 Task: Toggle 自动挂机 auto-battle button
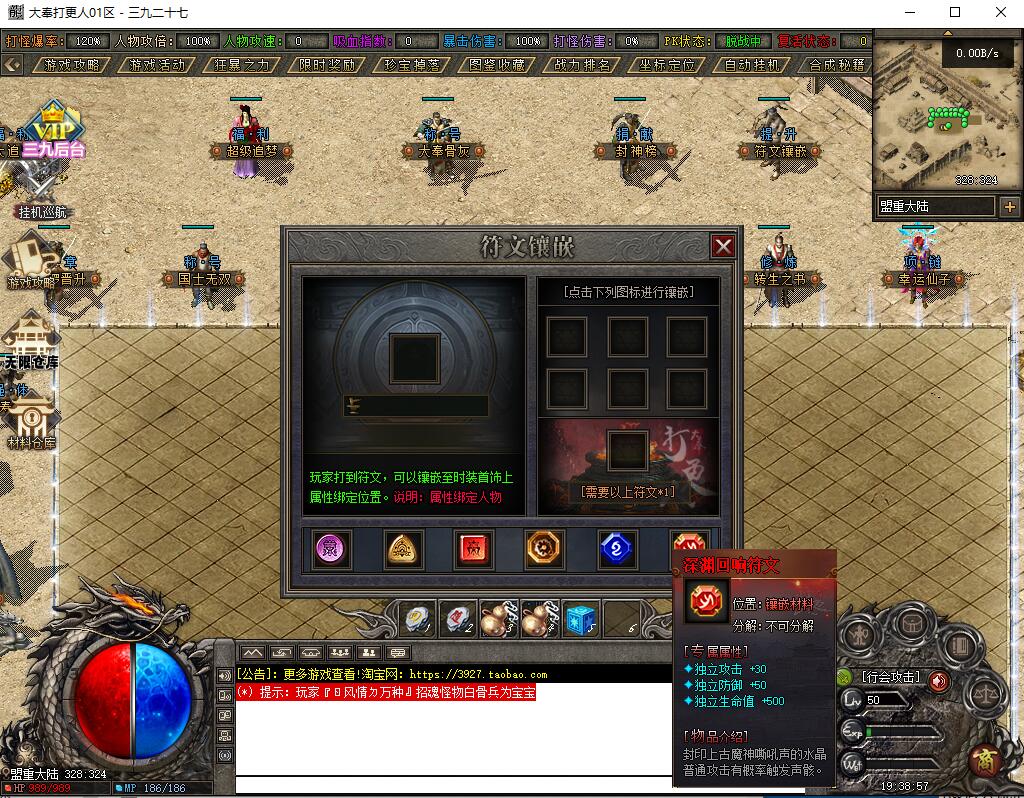752,65
